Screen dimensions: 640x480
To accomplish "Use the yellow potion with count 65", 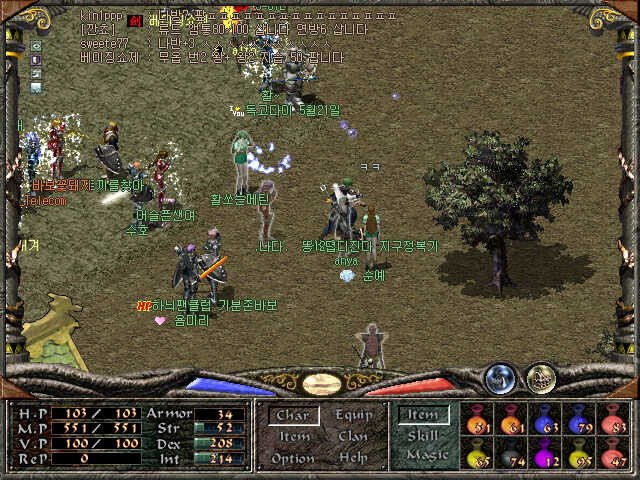I will pyautogui.click(x=478, y=455).
